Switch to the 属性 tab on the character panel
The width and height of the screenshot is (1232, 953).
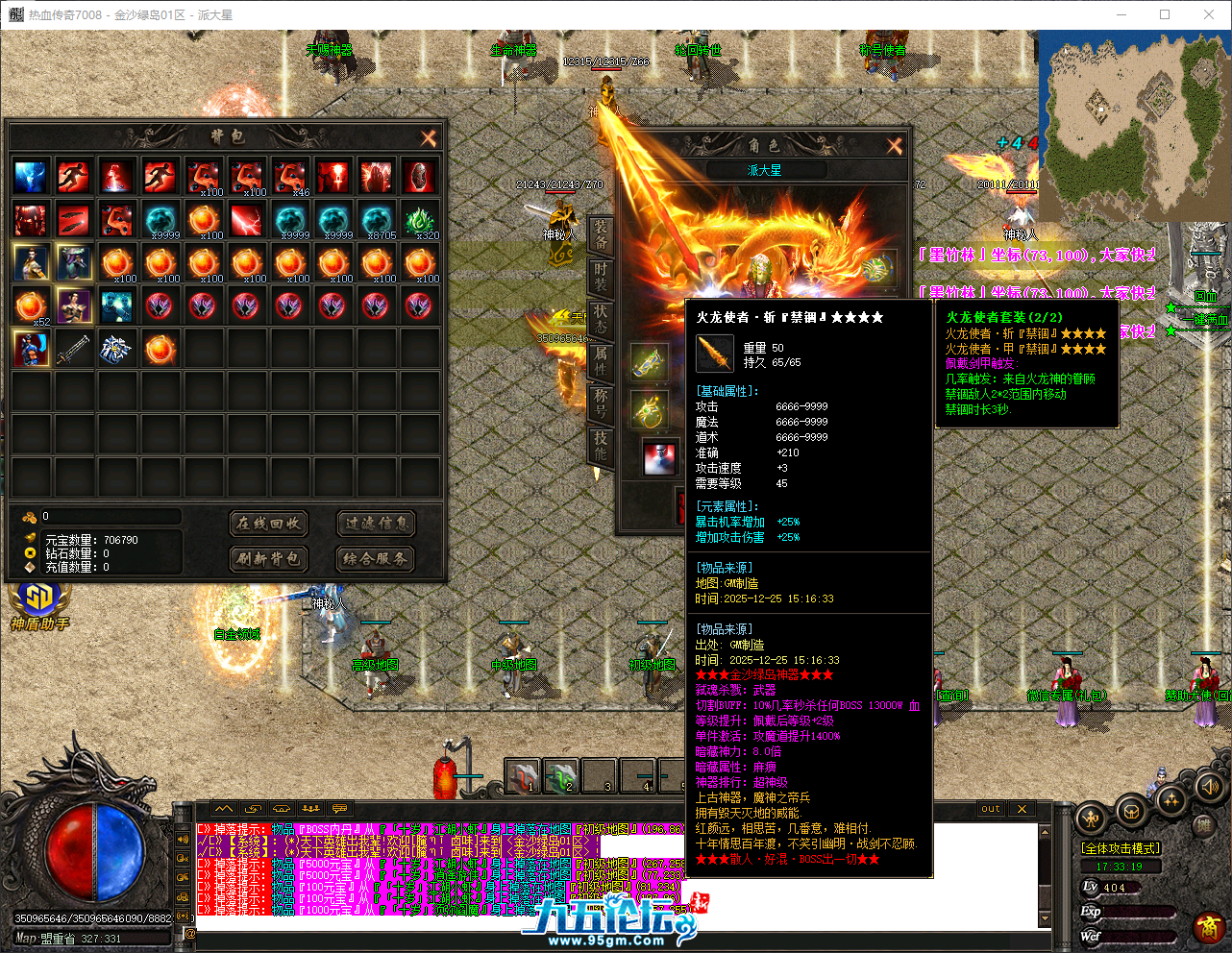pos(601,361)
